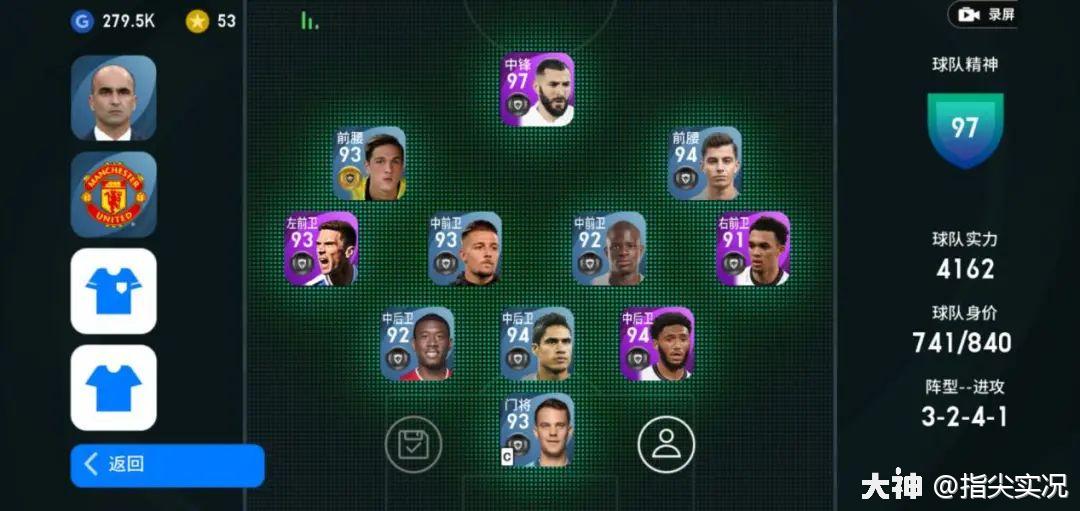Open the shirt icon with chest badge
Image resolution: width=1080 pixels, height=511 pixels.
pyautogui.click(x=113, y=291)
